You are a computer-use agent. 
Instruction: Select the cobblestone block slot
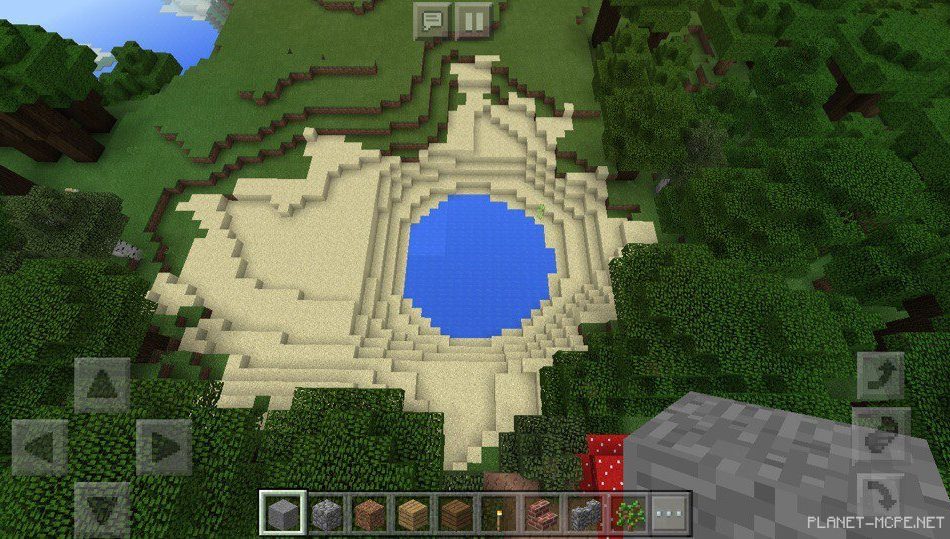click(326, 514)
